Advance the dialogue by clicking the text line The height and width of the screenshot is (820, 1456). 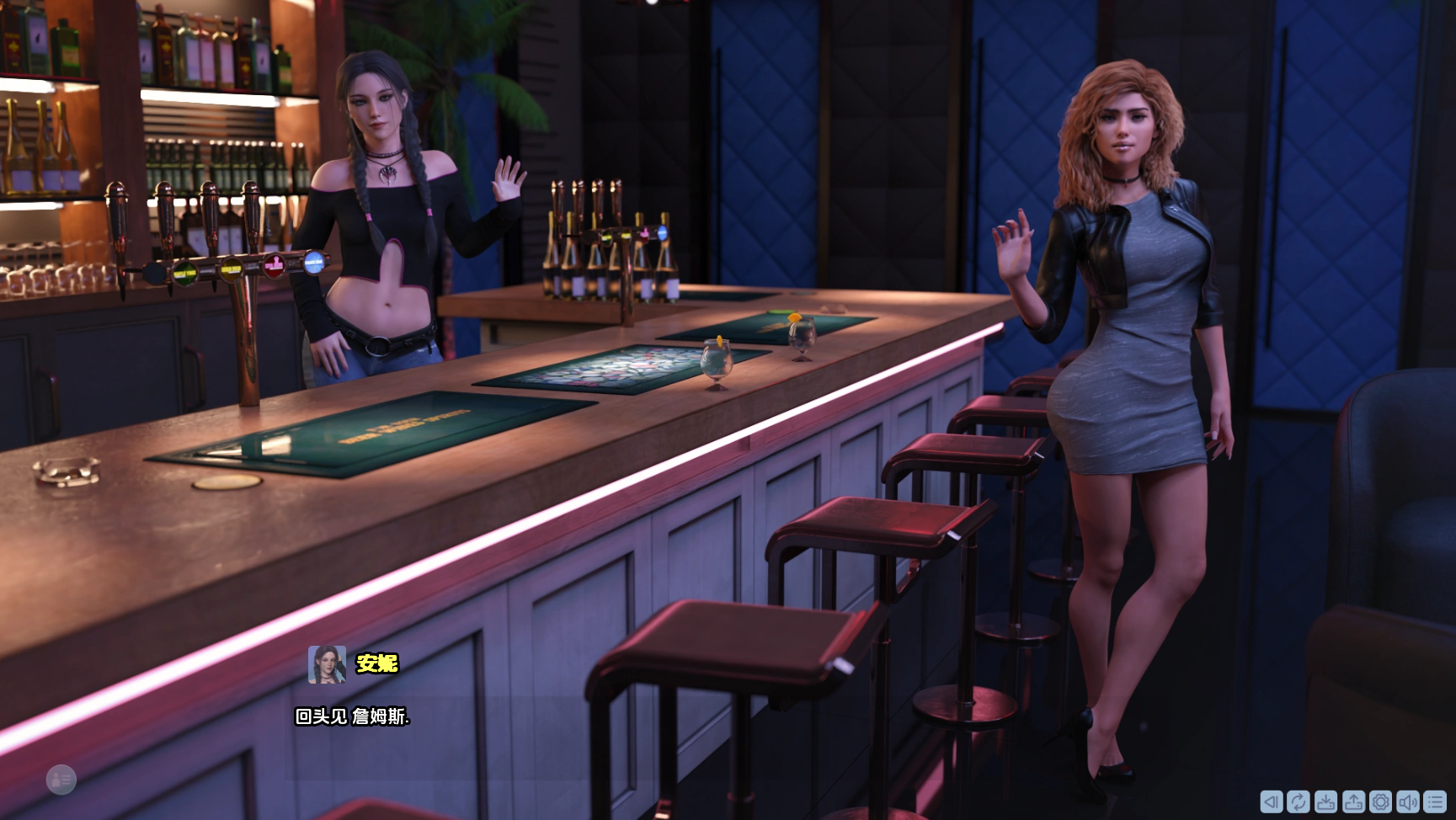tap(352, 716)
